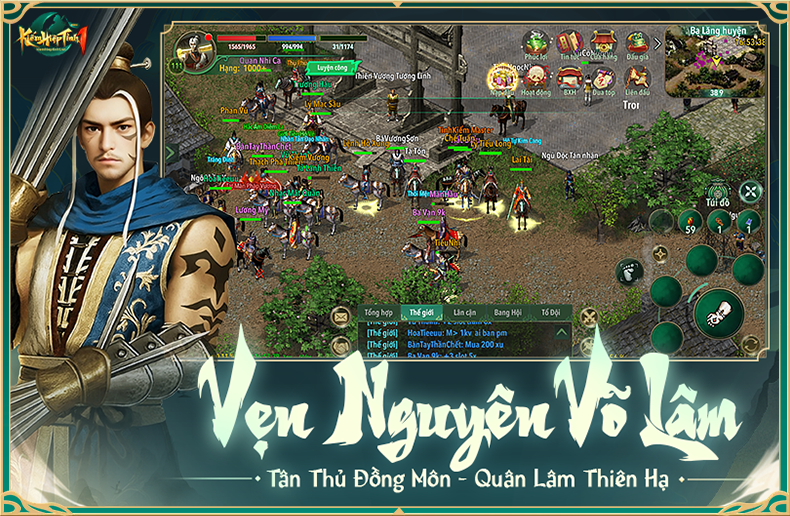Open the Phúc lợi welfare menu
This screenshot has height=516, width=790.
tap(537, 43)
